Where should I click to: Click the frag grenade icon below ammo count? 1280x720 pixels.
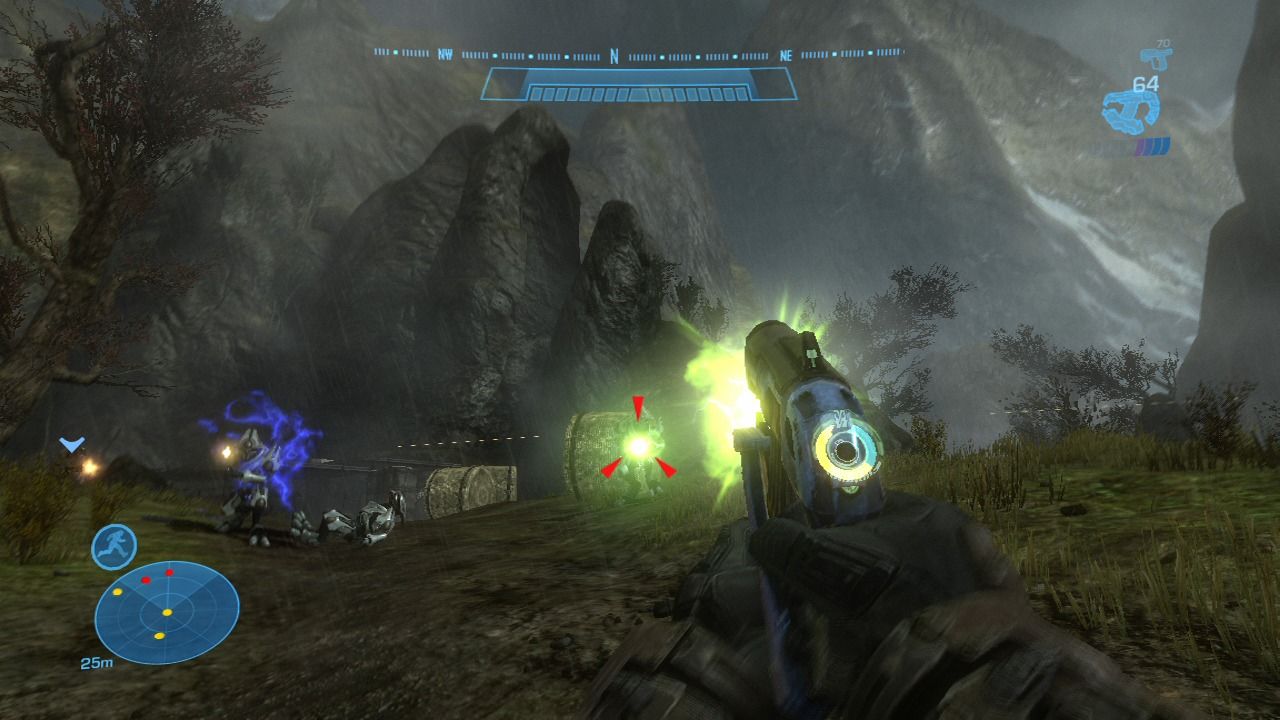pos(1130,110)
